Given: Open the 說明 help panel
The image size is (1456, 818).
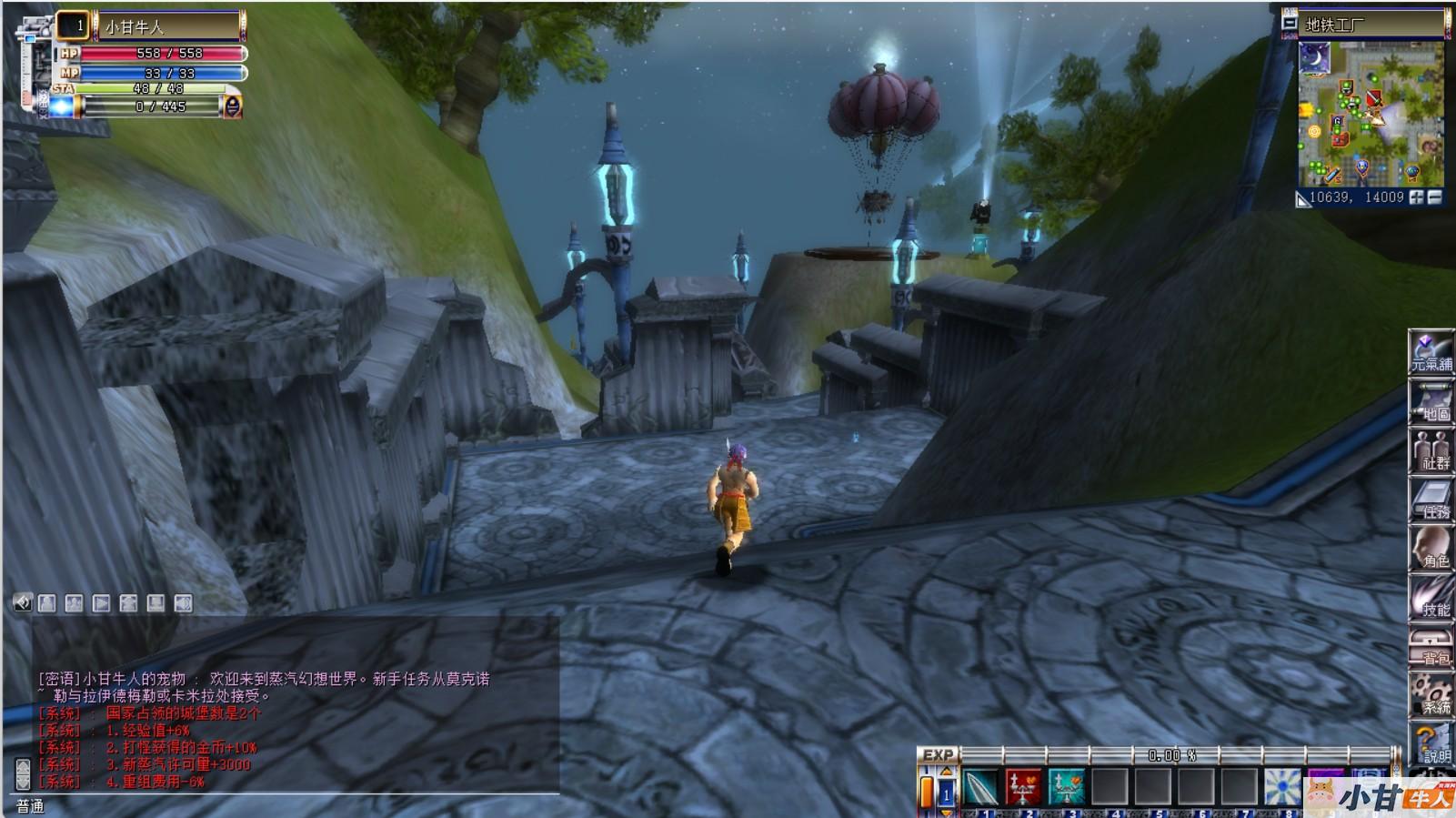Looking at the screenshot, I should coord(1431,744).
